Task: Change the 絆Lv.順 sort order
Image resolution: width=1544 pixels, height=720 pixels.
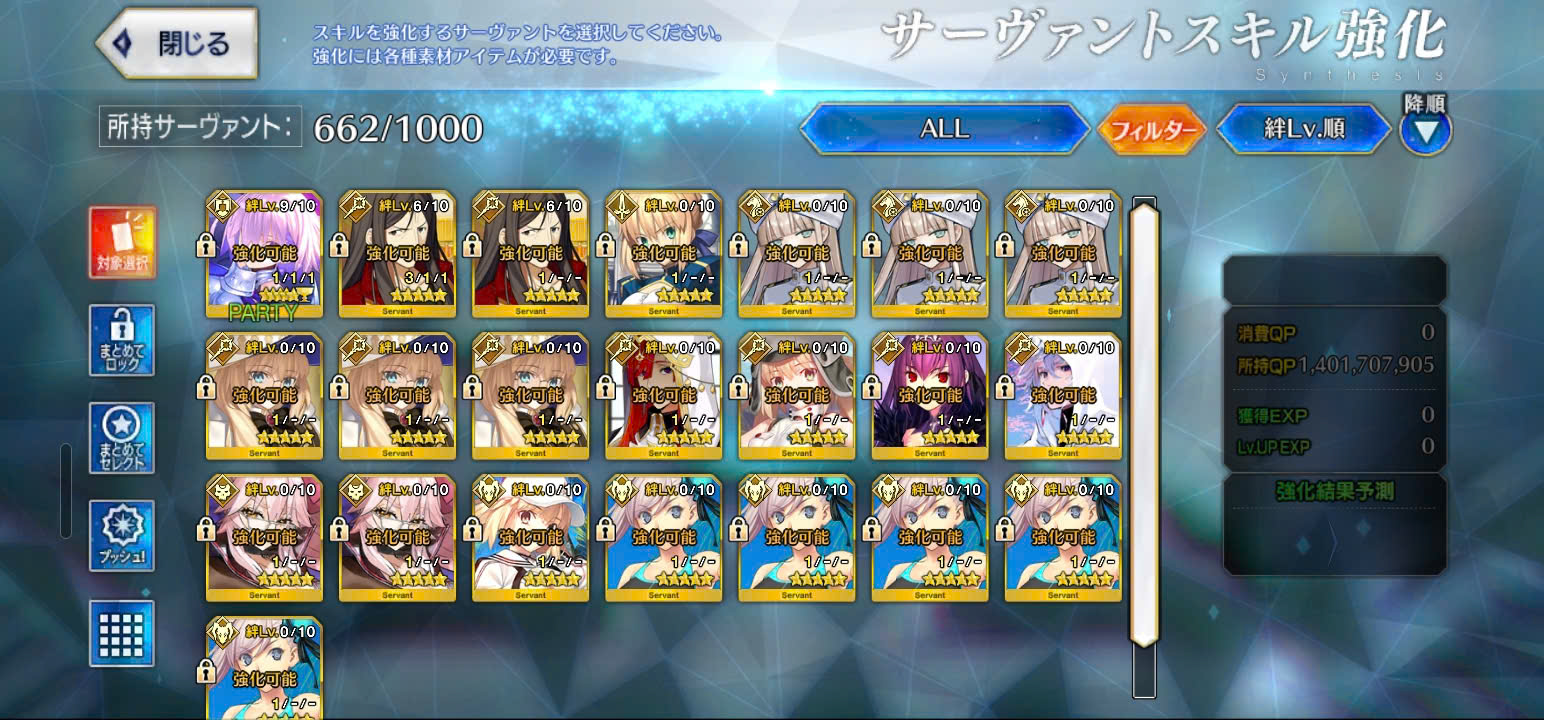Action: (x=1303, y=129)
